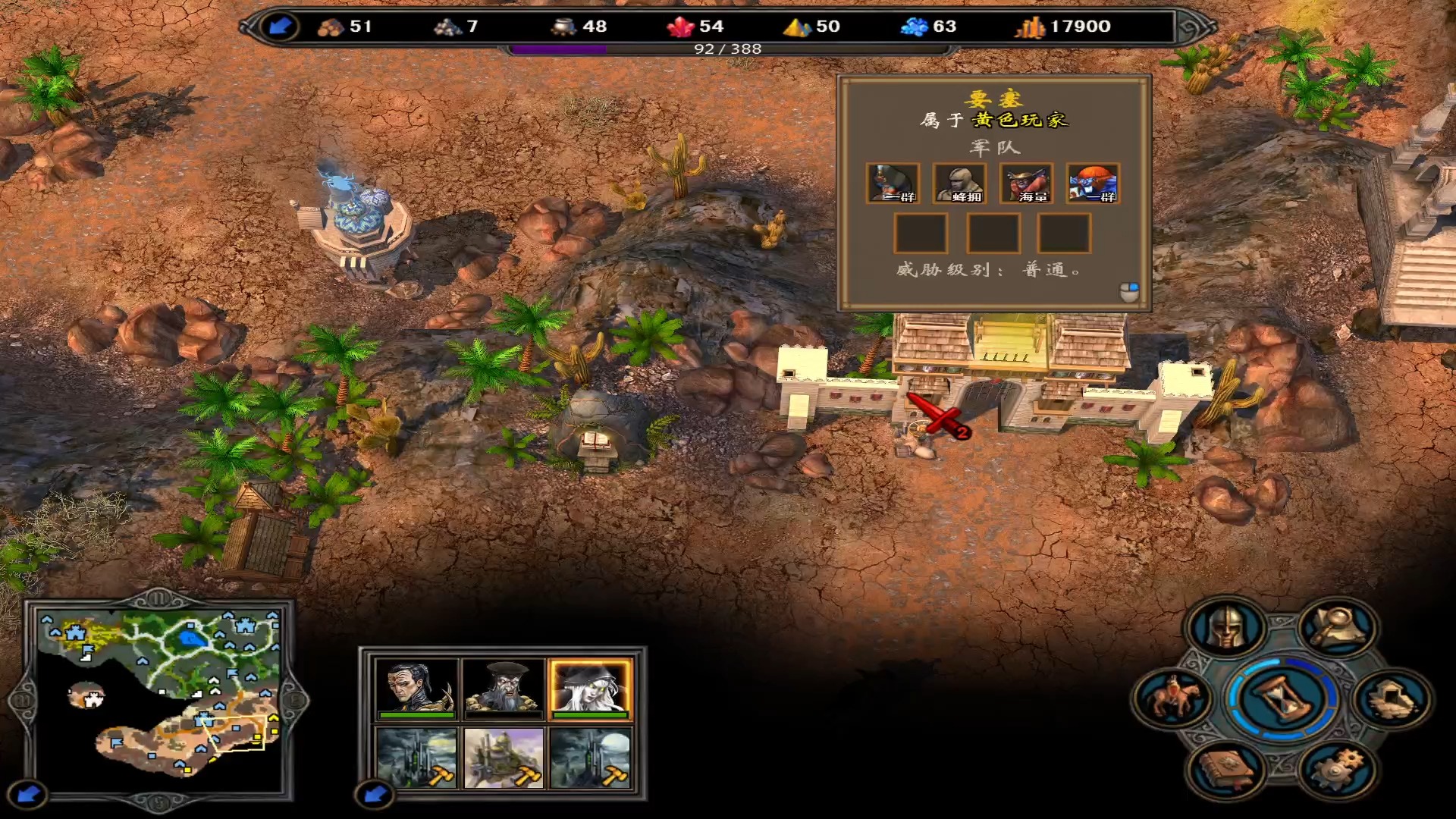Collapse the resource bar with blue arrow
The width and height of the screenshot is (1456, 819).
[281, 27]
